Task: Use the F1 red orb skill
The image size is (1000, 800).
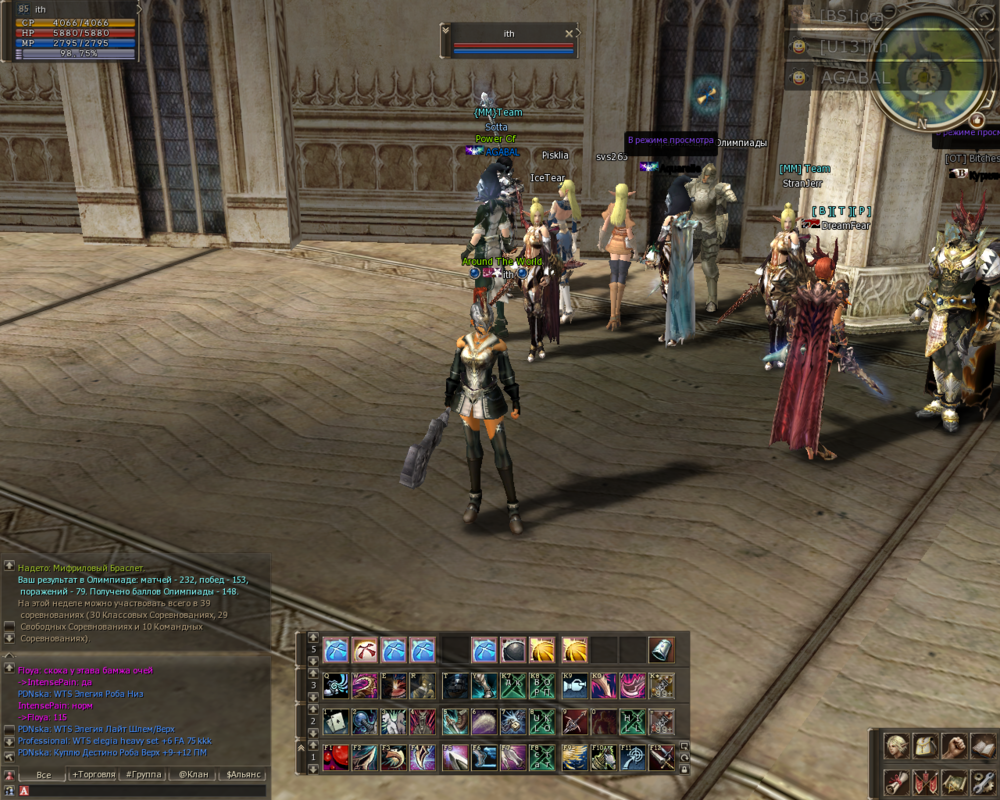Action: 336,757
